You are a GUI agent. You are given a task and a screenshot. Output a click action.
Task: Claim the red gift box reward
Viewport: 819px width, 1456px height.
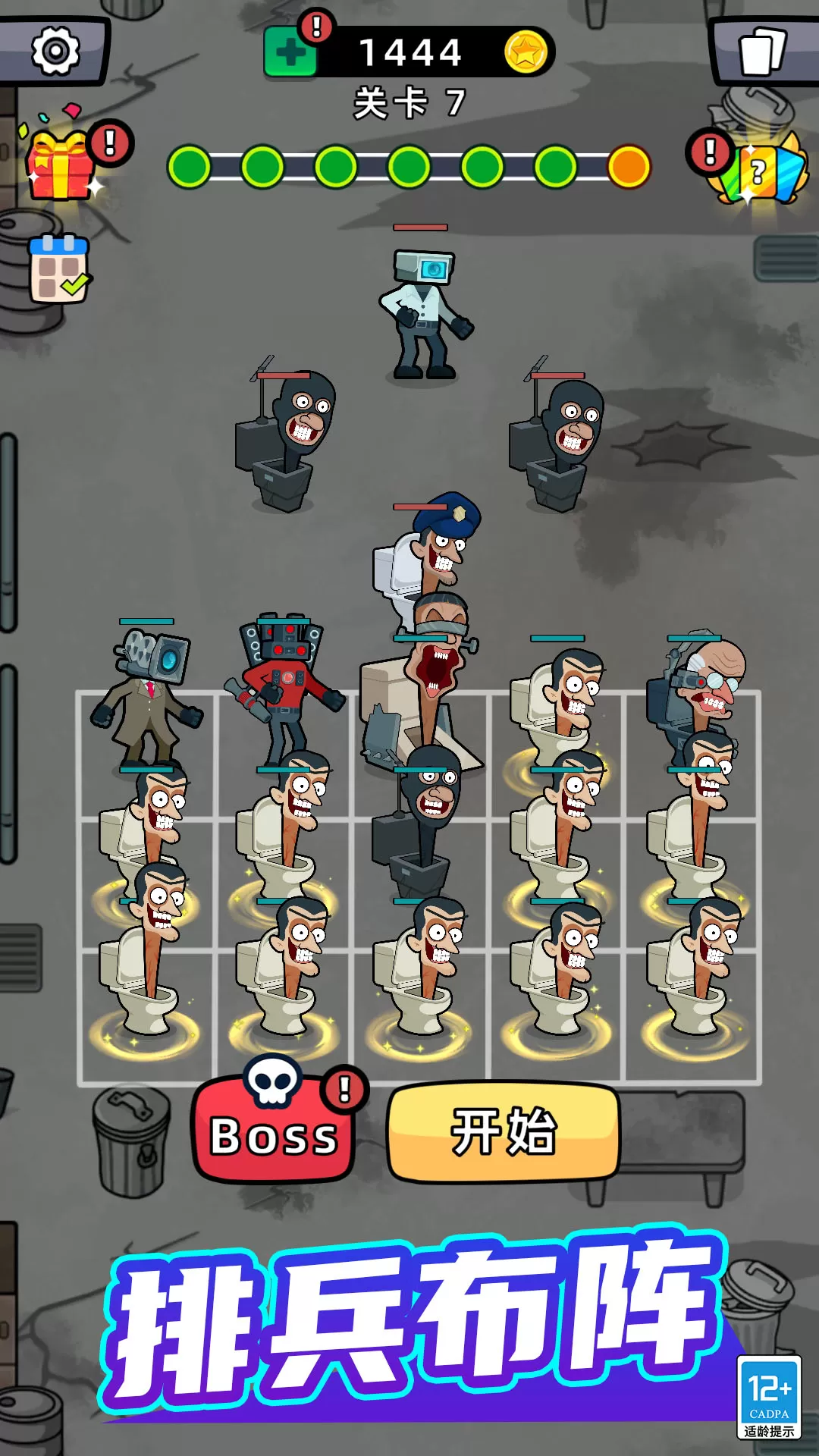pyautogui.click(x=61, y=165)
